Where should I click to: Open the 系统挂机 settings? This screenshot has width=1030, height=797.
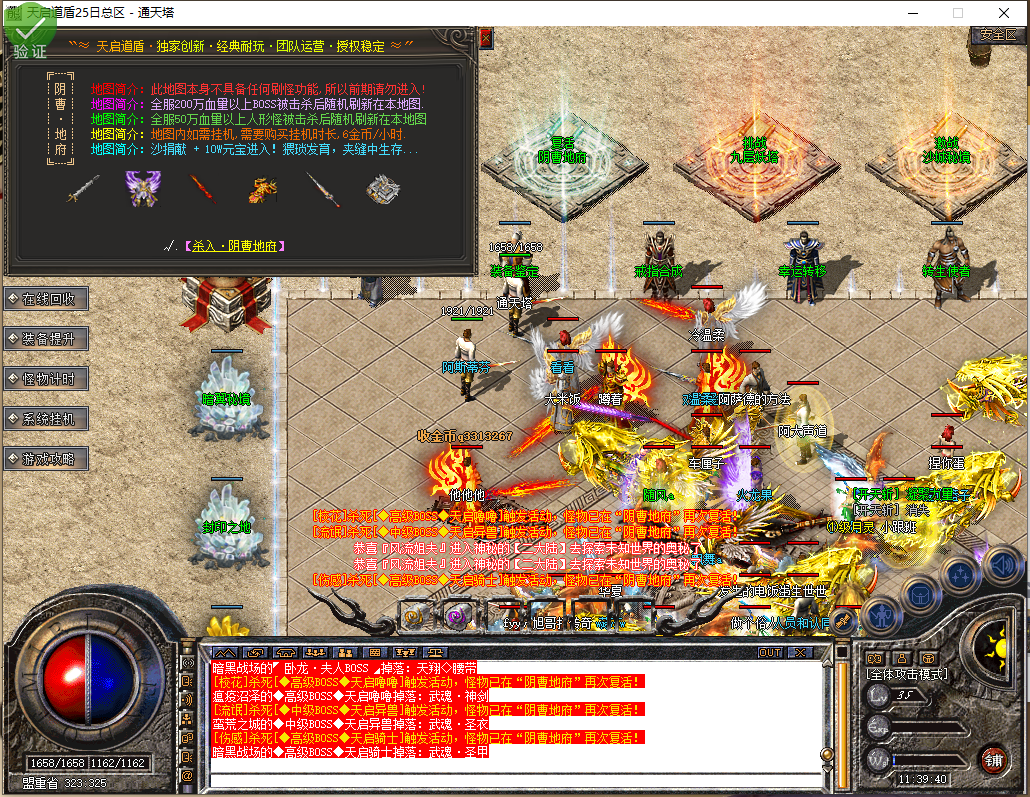coord(48,419)
